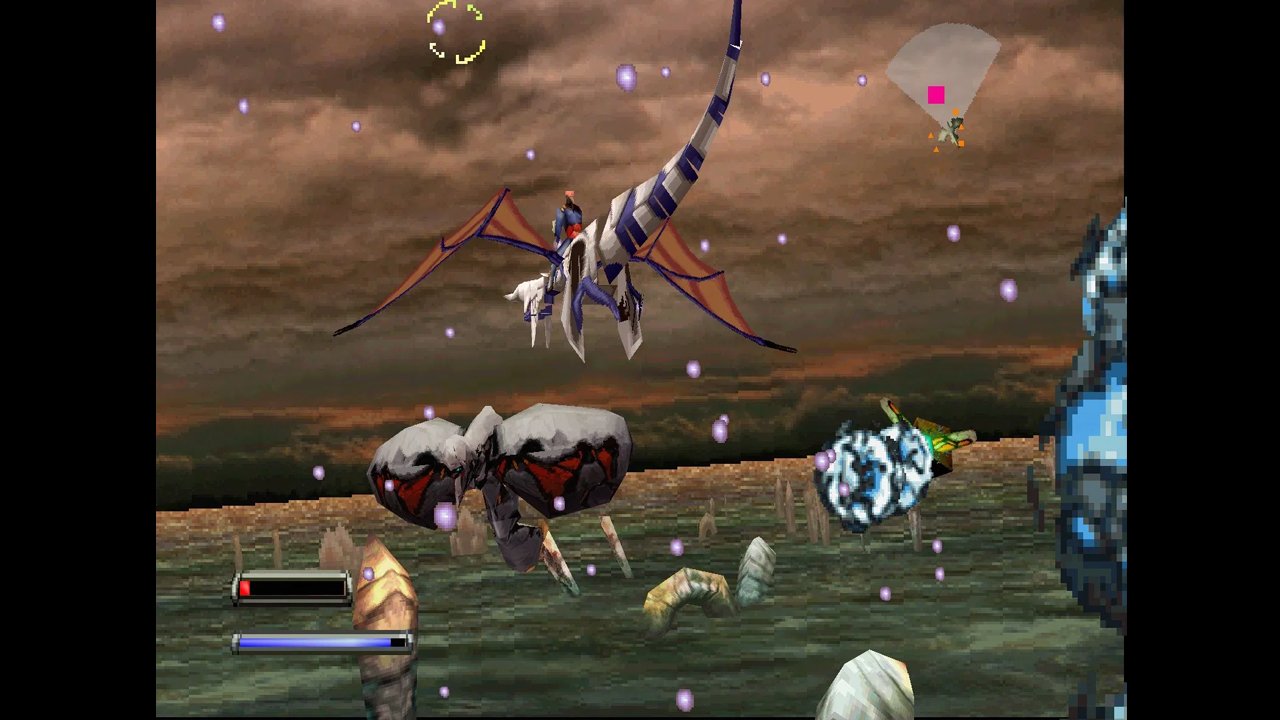Click the yellow targeting reticle
Screen dimensions: 1280x720
coord(456,32)
